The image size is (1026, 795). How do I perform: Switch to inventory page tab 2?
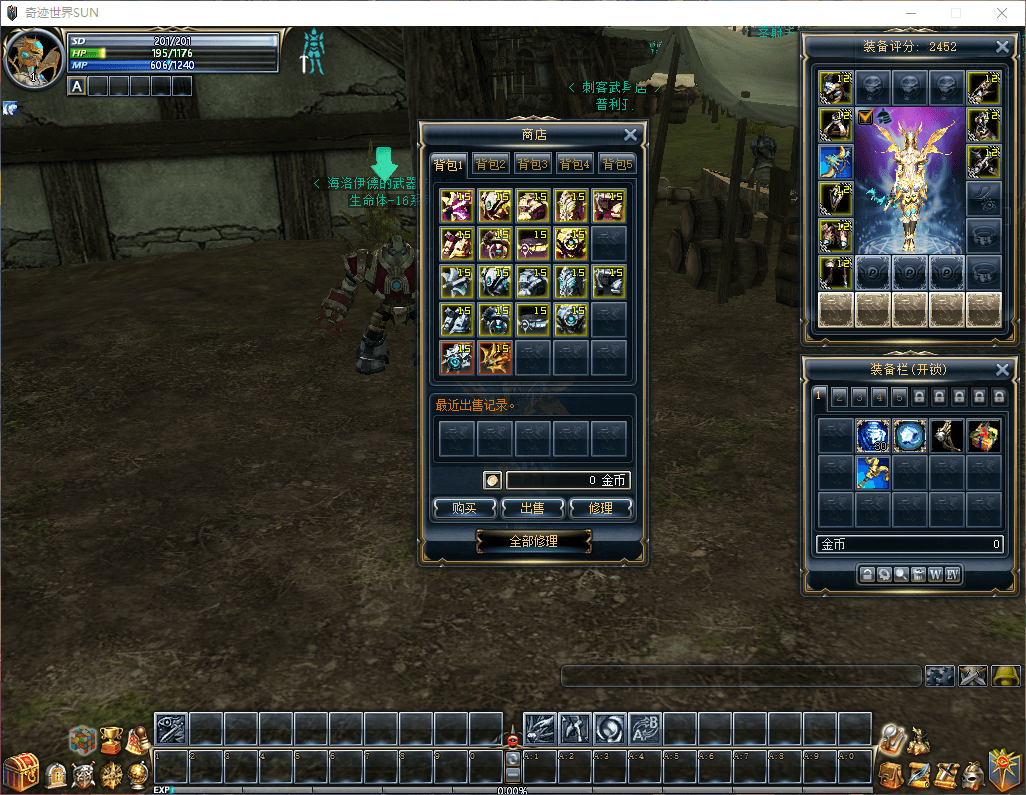[840, 396]
